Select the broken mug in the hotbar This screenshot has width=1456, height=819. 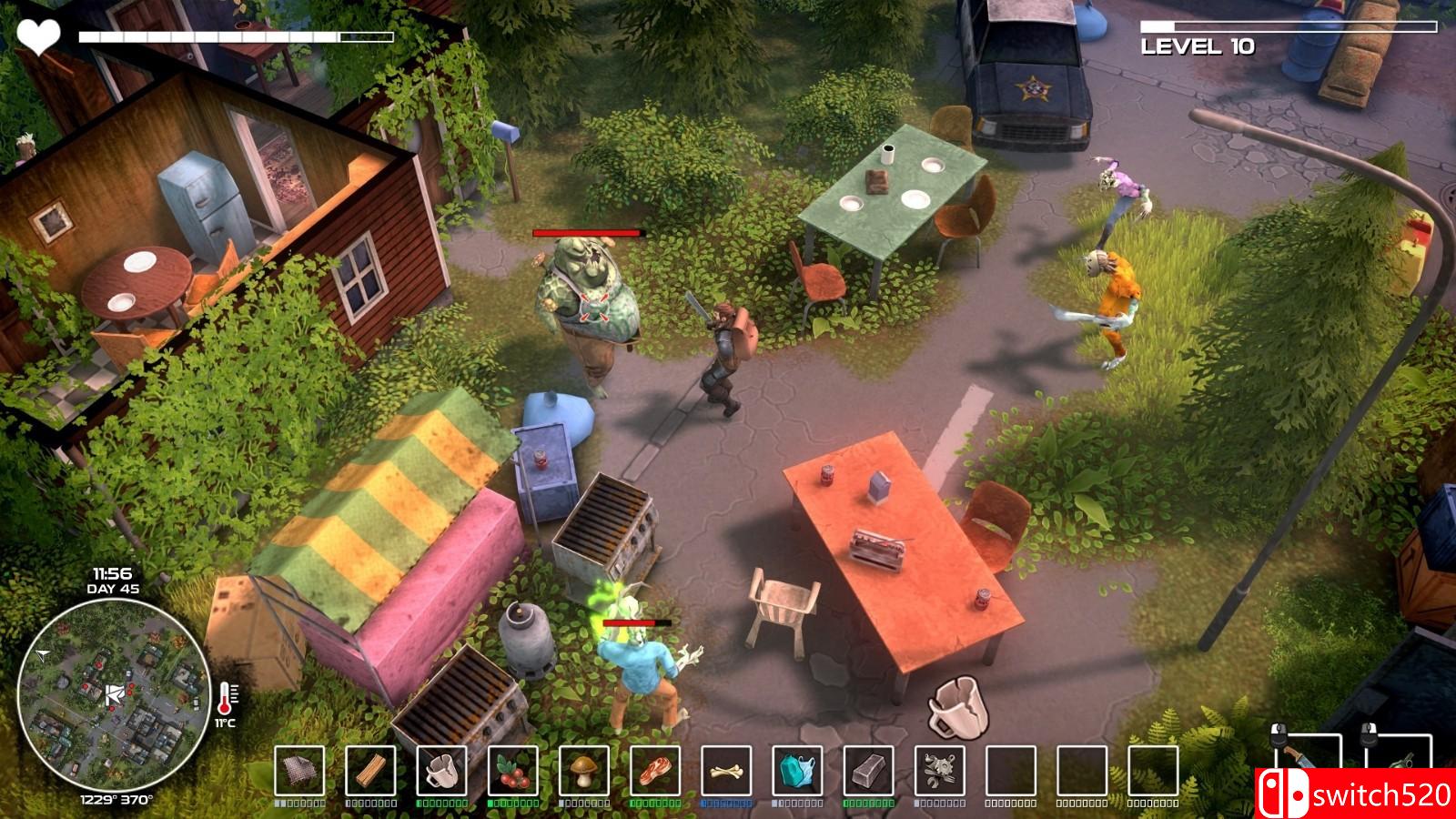pos(441,771)
